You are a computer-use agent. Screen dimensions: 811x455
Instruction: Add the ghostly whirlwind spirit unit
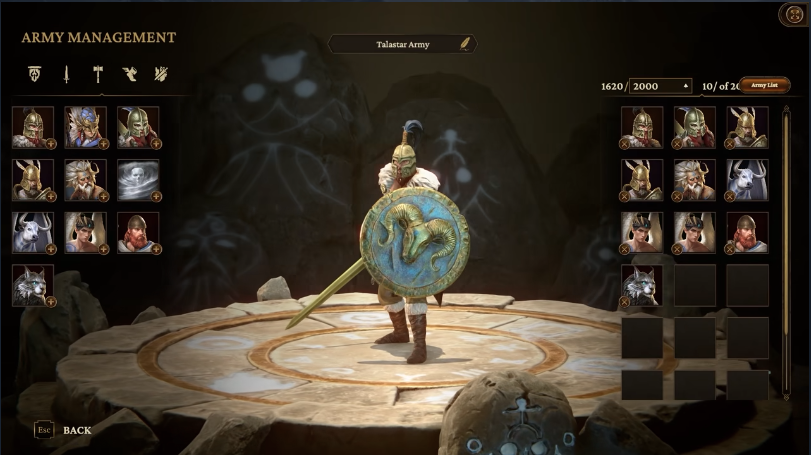pos(137,179)
